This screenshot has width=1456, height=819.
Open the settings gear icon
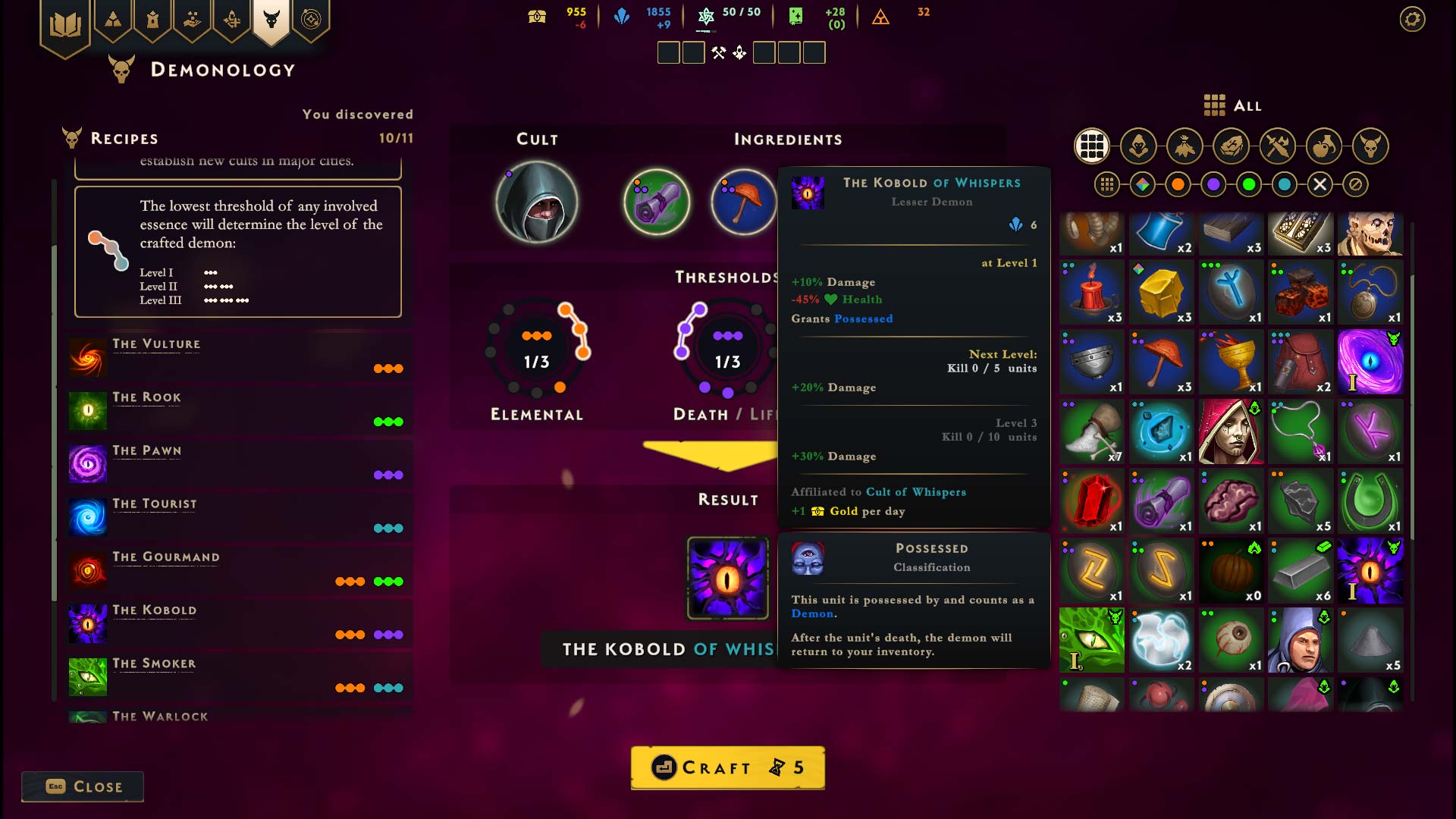pyautogui.click(x=1412, y=19)
